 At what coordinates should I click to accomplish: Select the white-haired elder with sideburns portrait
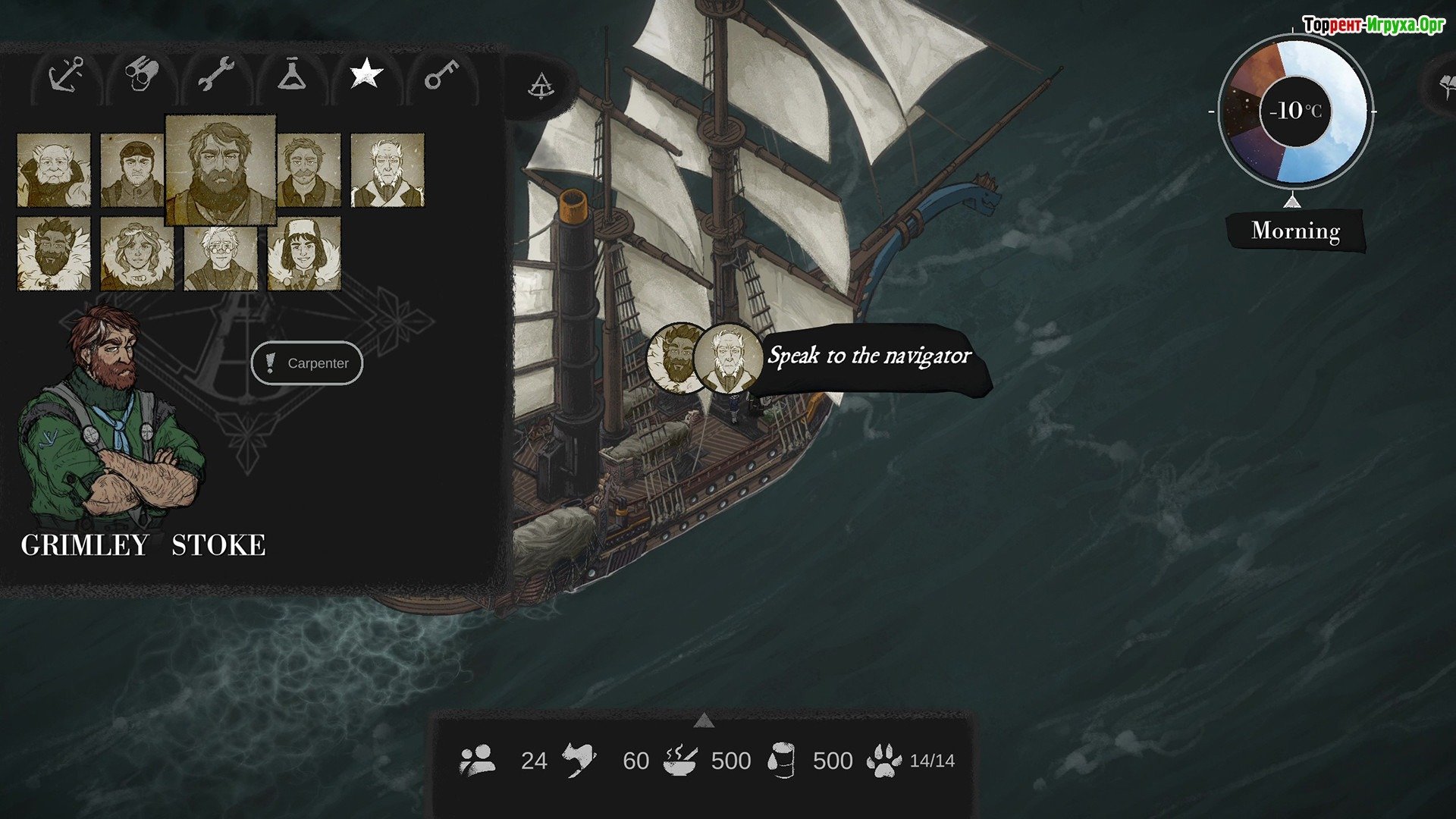388,170
